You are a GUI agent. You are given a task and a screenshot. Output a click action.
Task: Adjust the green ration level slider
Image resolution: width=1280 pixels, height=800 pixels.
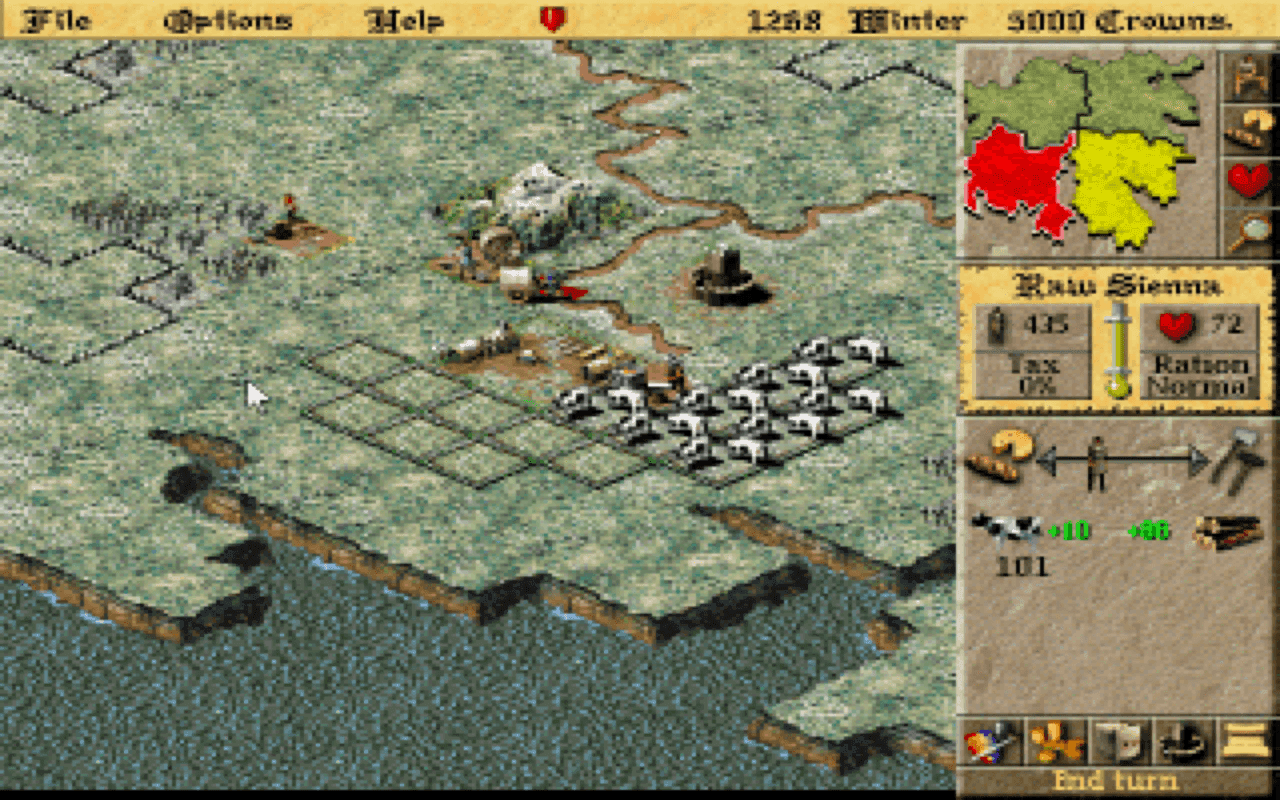[1117, 350]
